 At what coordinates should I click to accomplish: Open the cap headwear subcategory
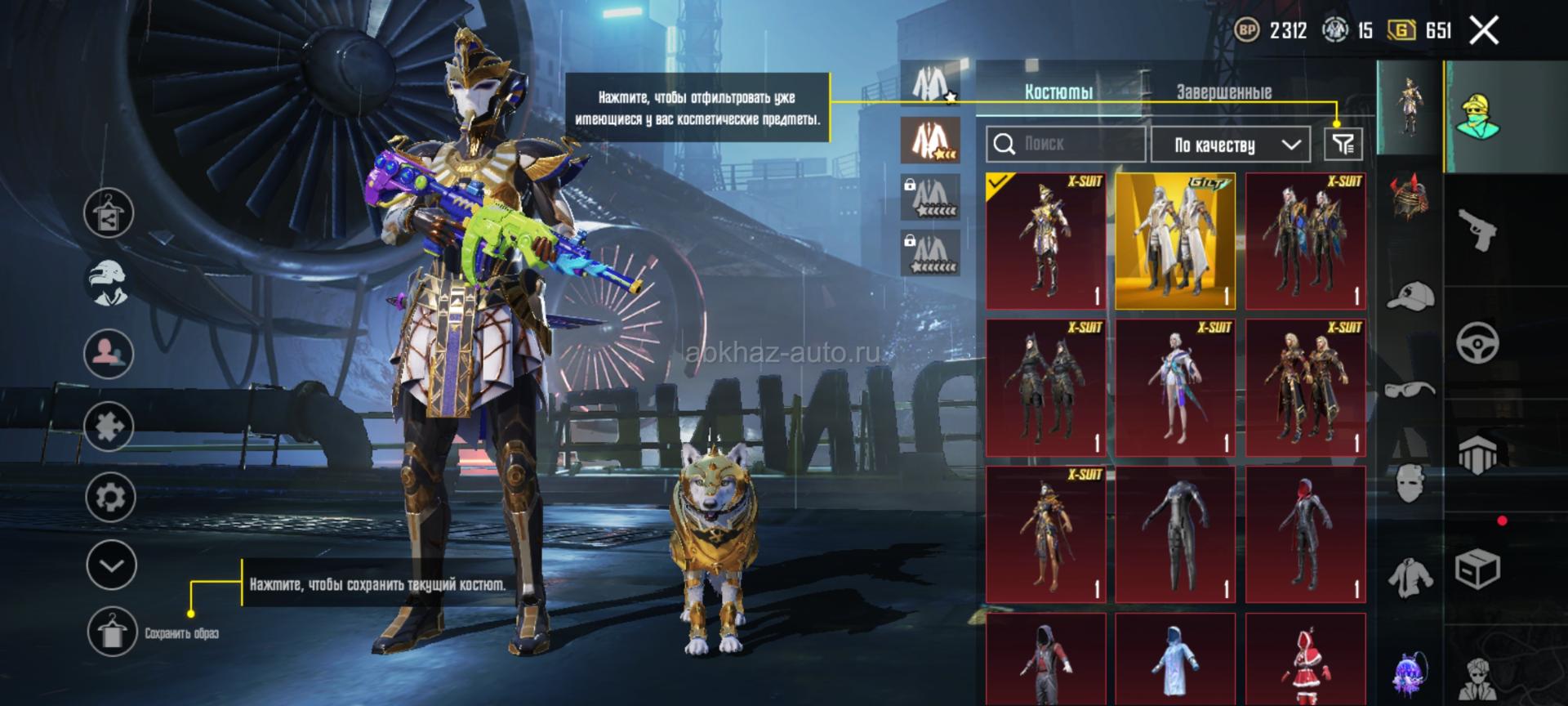click(x=1410, y=296)
